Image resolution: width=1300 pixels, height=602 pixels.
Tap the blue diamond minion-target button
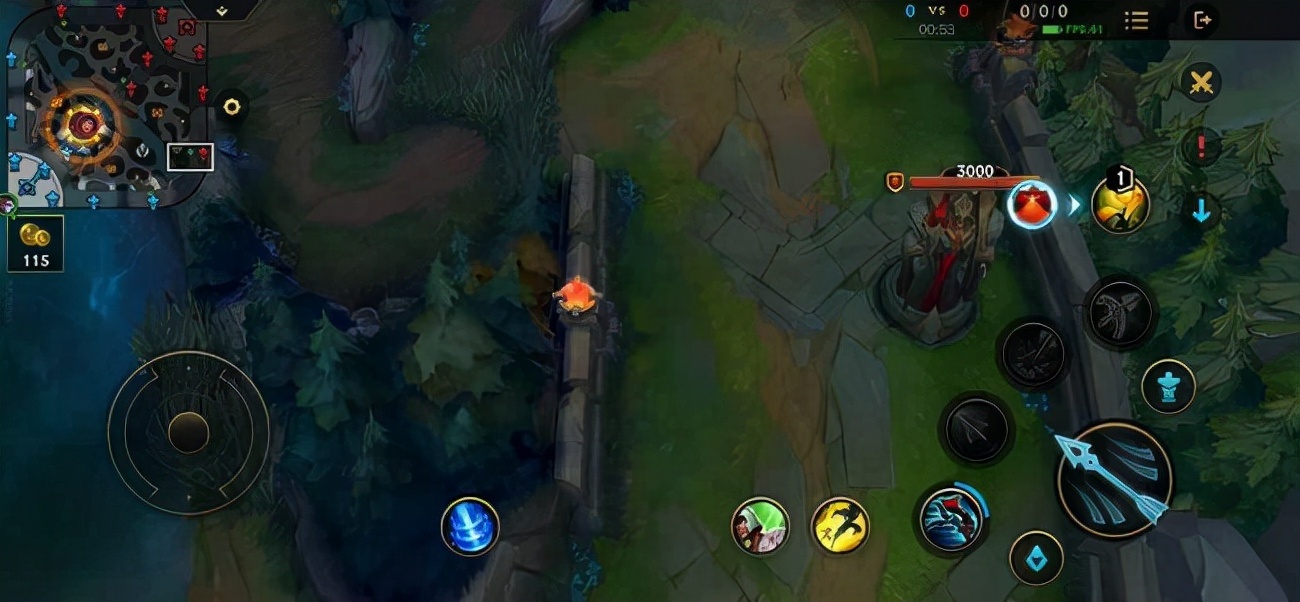pyautogui.click(x=1036, y=558)
